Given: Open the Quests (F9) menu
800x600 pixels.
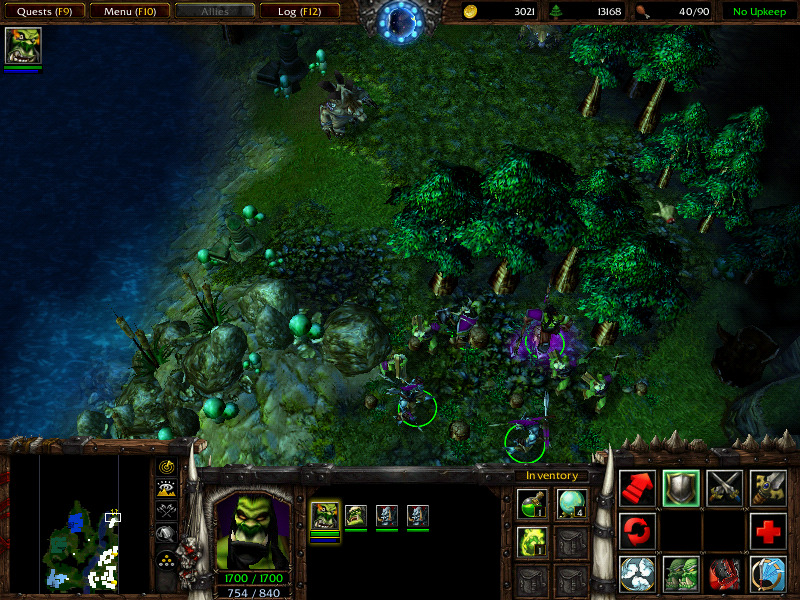Looking at the screenshot, I should [43, 12].
